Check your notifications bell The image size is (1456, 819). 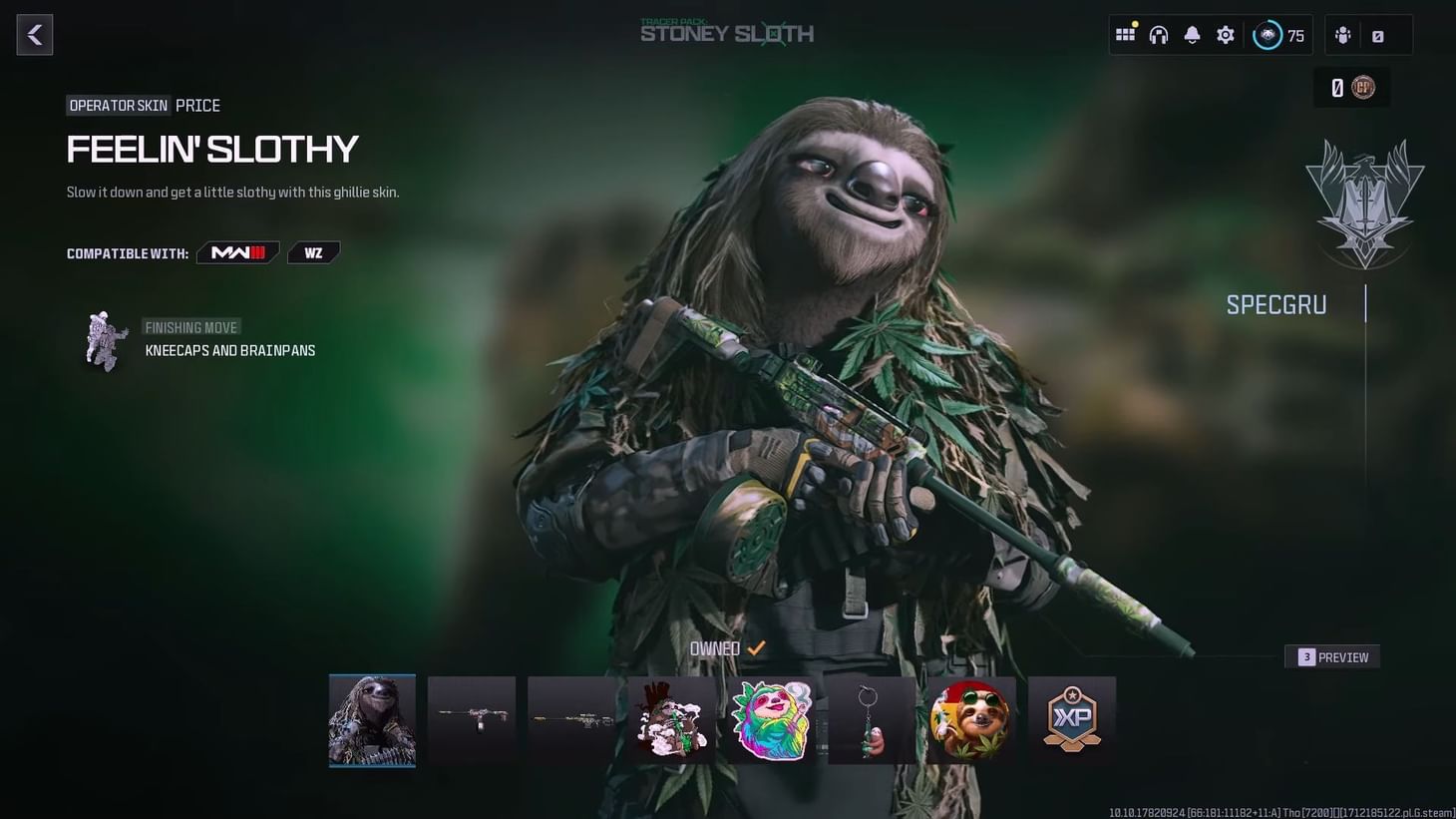tap(1192, 33)
